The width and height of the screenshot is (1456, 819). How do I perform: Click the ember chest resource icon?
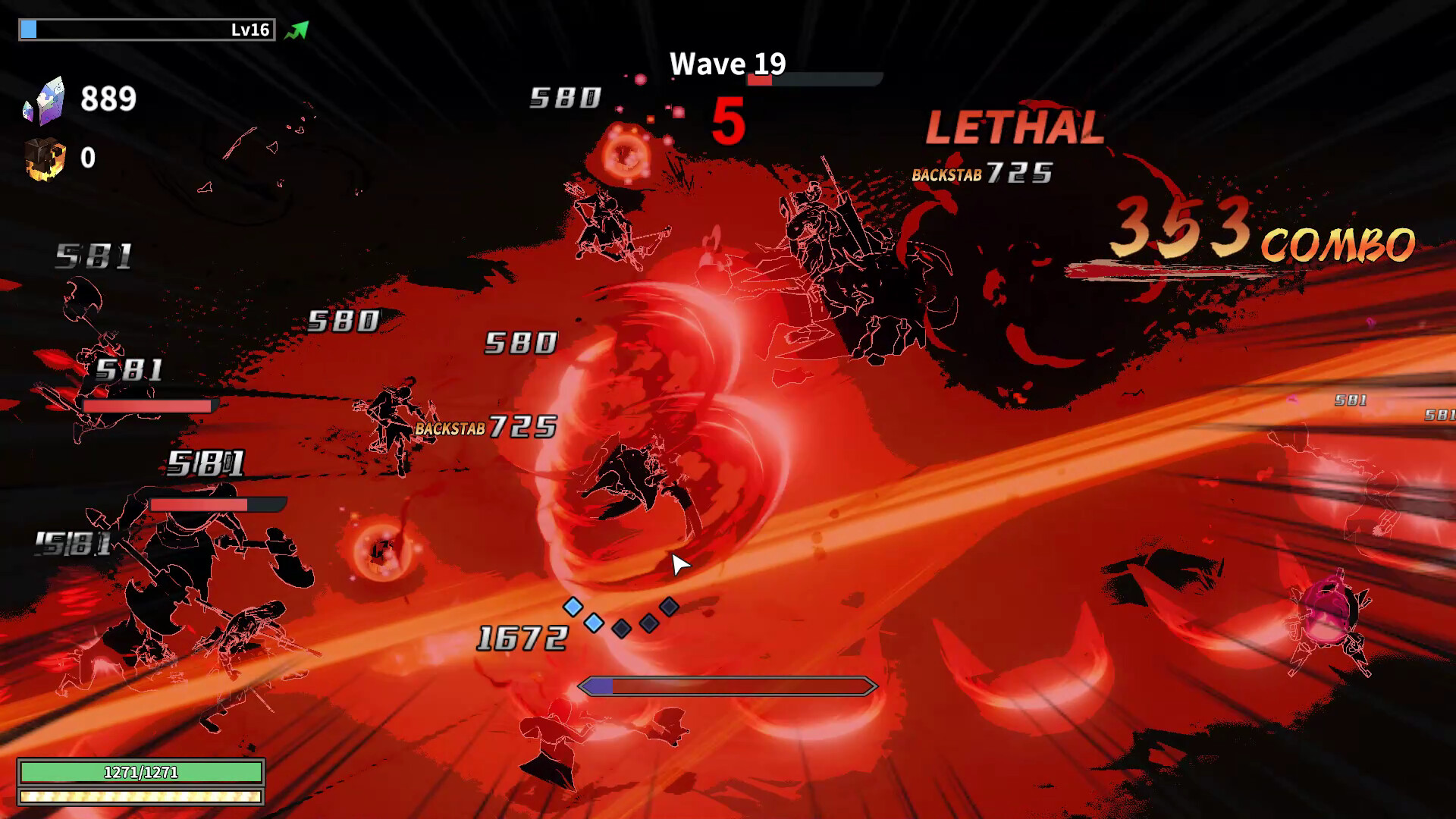coord(43,159)
